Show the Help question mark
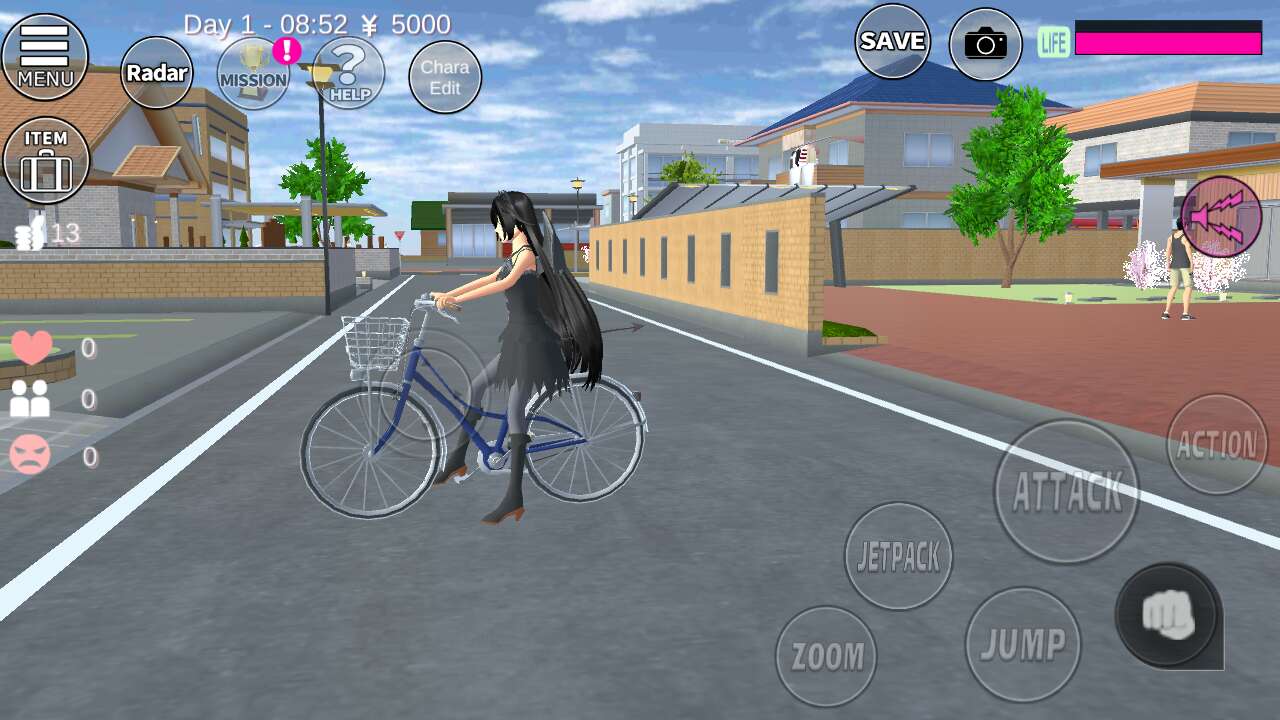Screen dimensions: 1280x720 pos(349,74)
